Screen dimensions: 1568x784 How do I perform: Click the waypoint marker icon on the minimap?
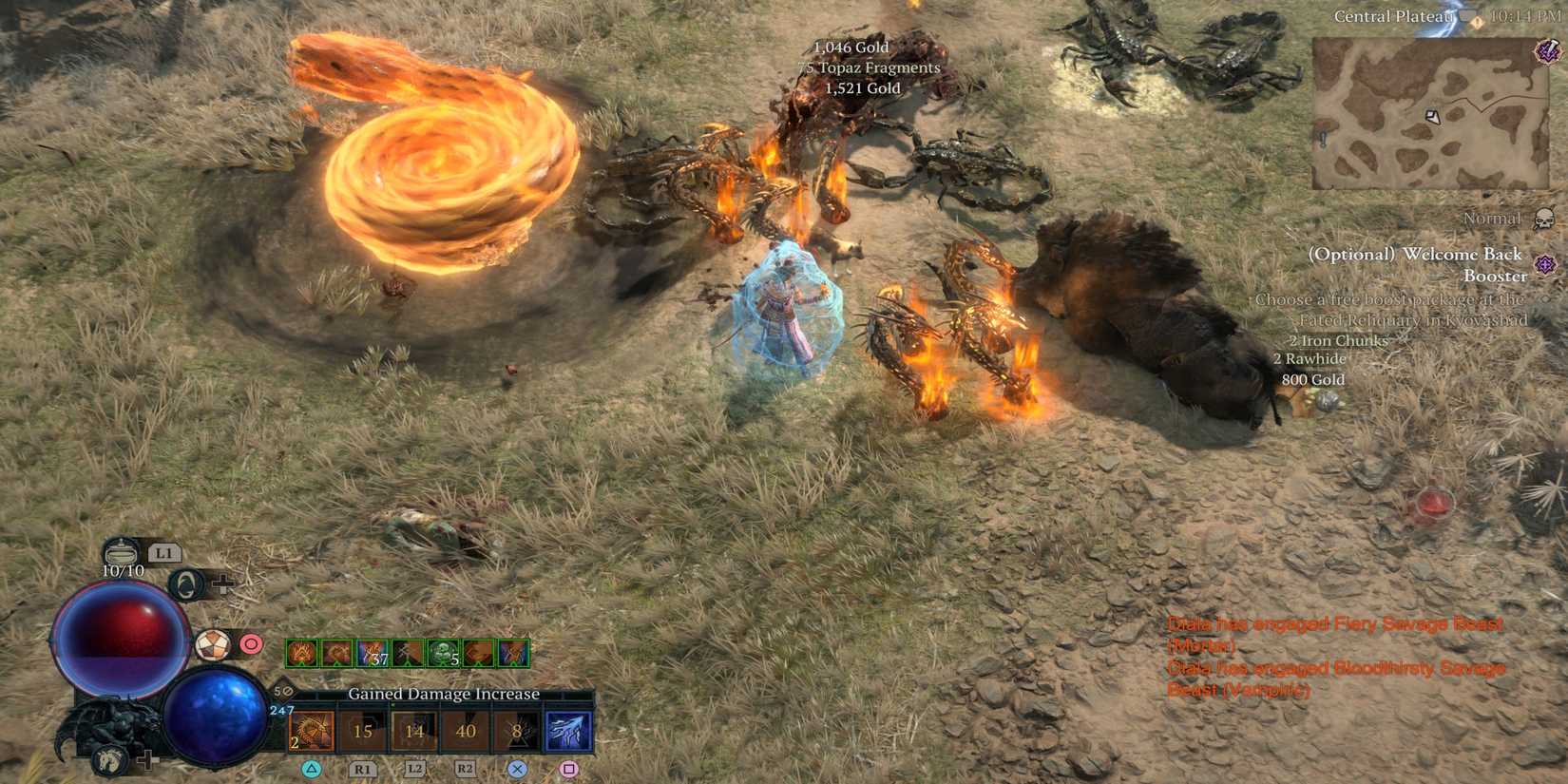[1431, 115]
